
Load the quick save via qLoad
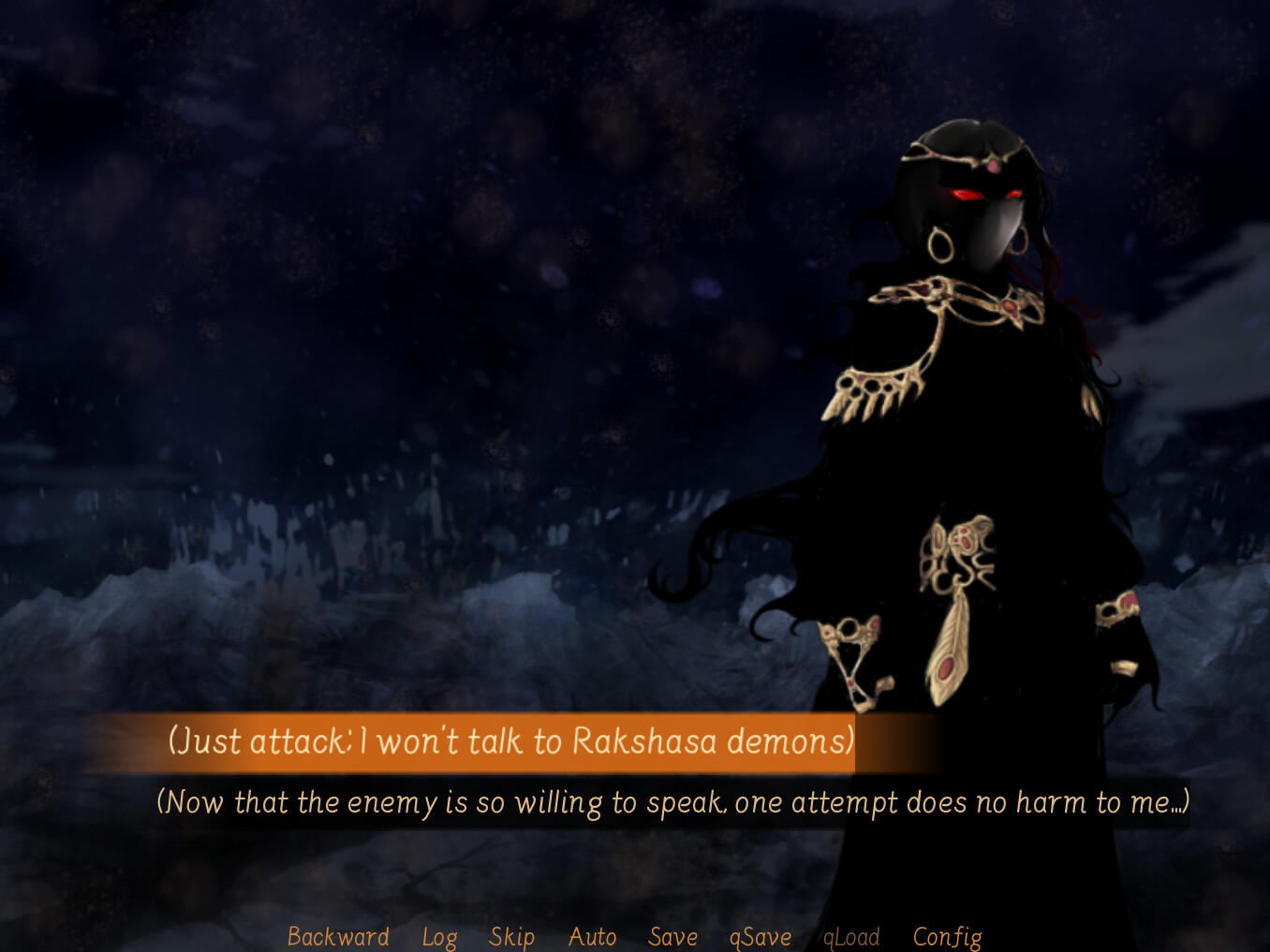pos(850,935)
